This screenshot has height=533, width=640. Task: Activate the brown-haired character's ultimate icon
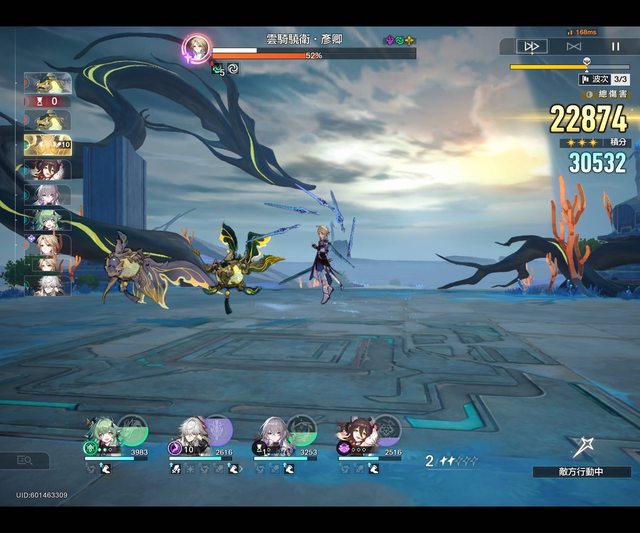(386, 430)
